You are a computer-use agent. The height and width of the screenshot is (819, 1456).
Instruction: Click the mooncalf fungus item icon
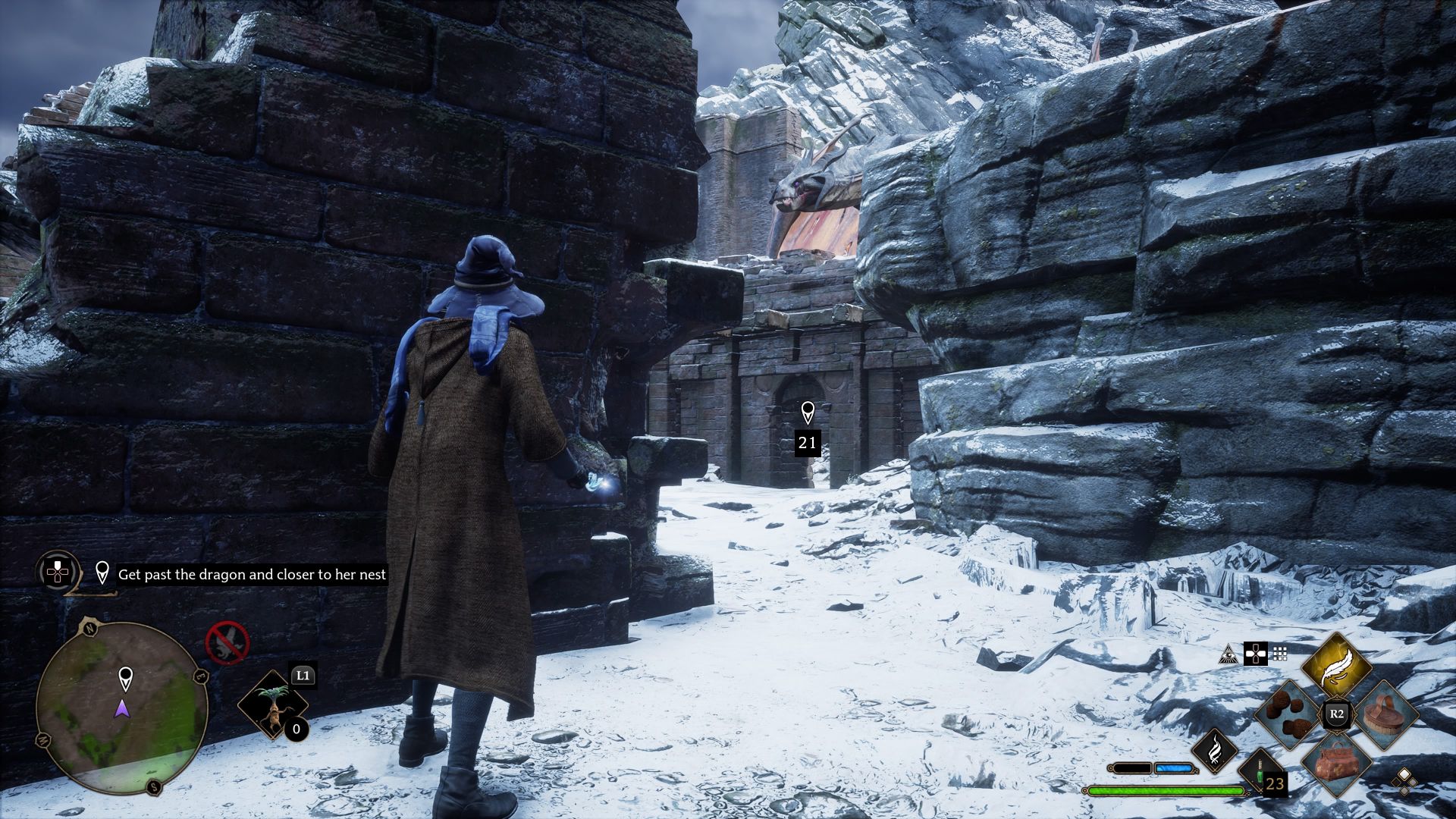point(1285,714)
